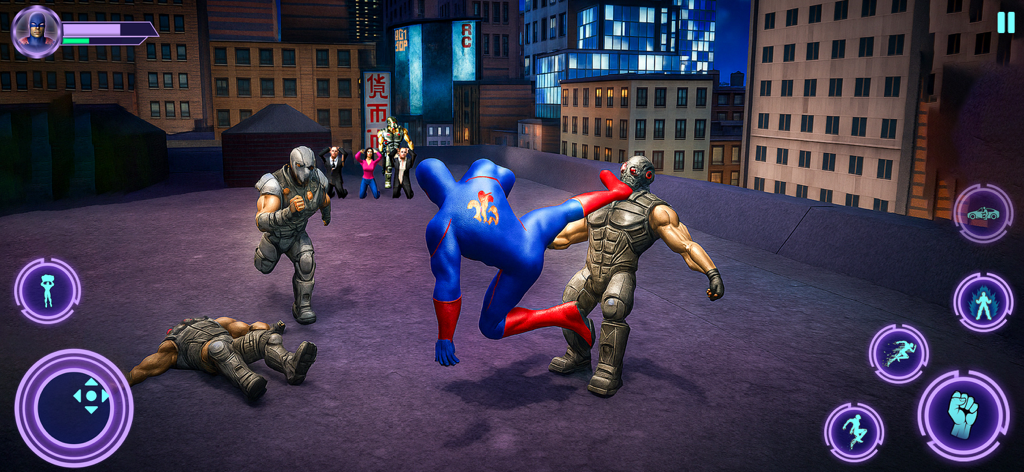
Task: Activate the lift-object-overhead ability
Action: click(47, 290)
